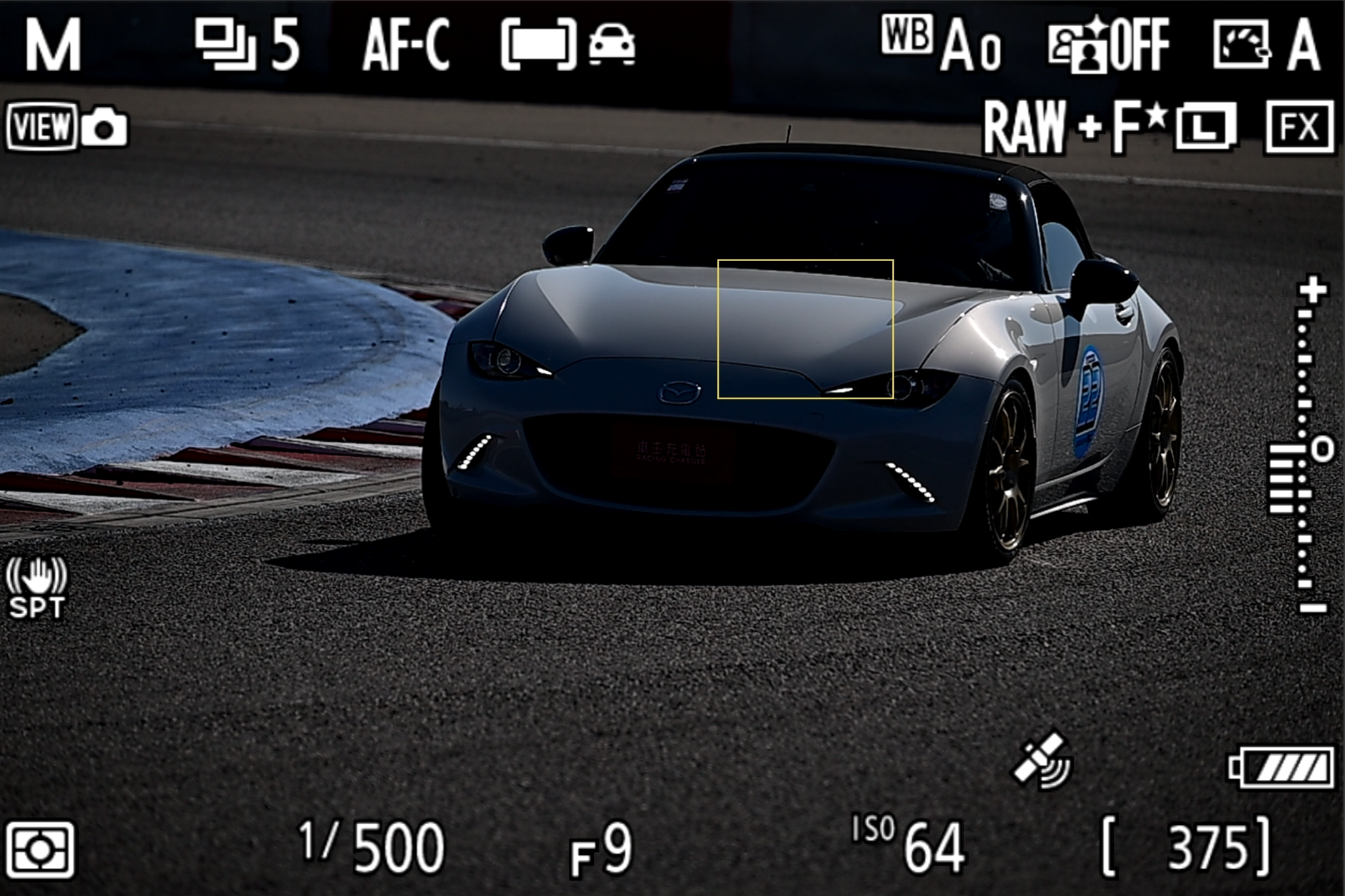Toggle the VIEW mode camera icon
This screenshot has width=1345, height=896.
point(67,127)
